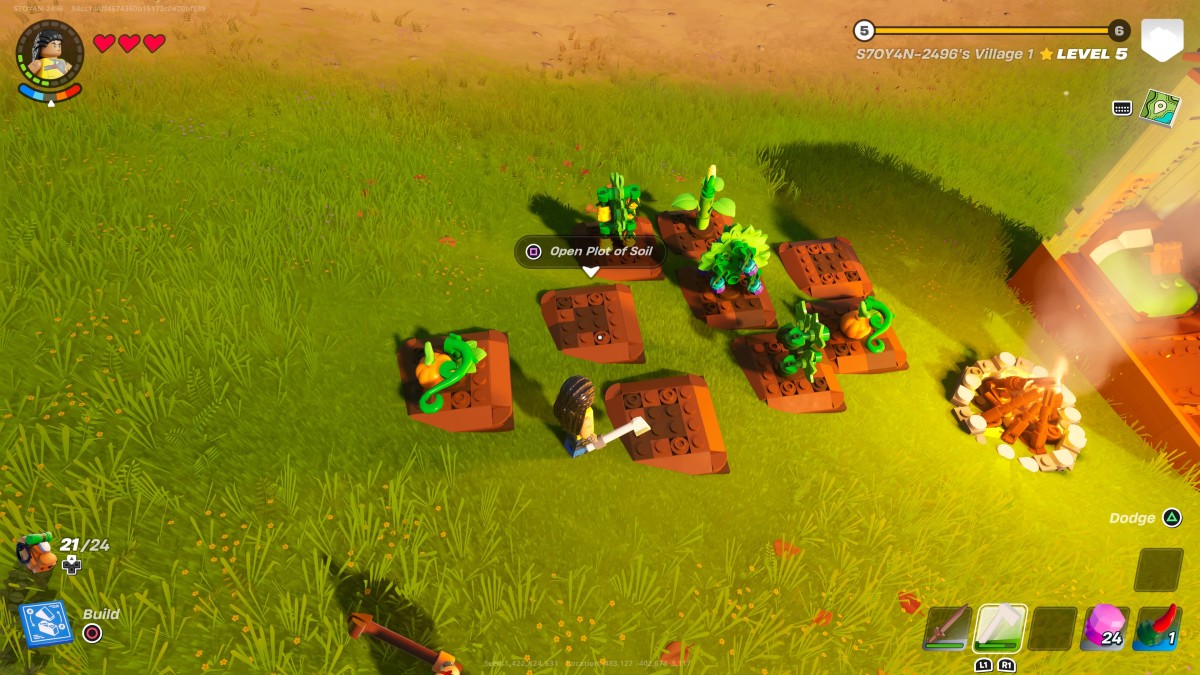Open the blue Build blueprint menu
The height and width of the screenshot is (675, 1200).
pyautogui.click(x=46, y=623)
